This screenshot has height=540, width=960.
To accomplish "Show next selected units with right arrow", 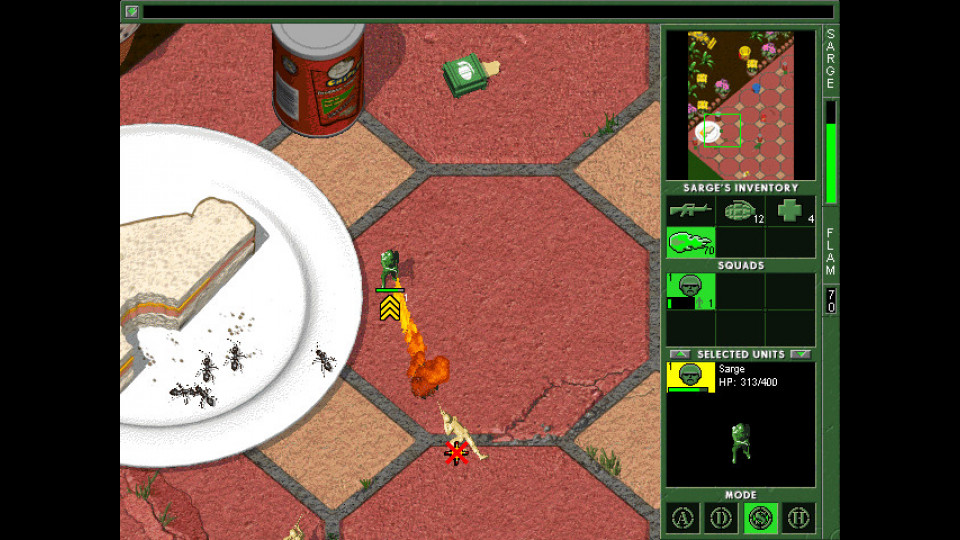I will click(x=800, y=354).
